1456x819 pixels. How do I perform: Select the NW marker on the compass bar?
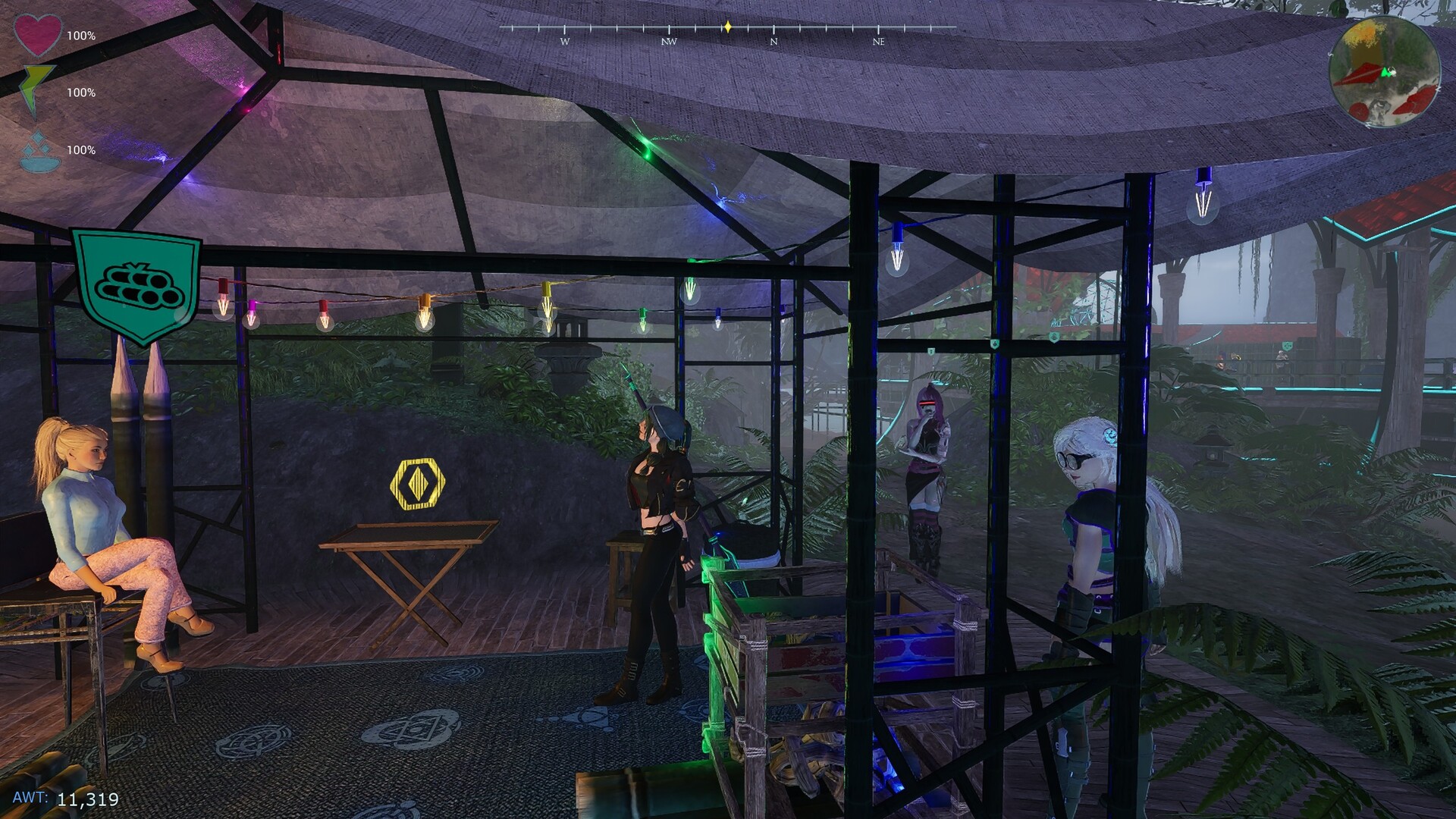point(667,43)
